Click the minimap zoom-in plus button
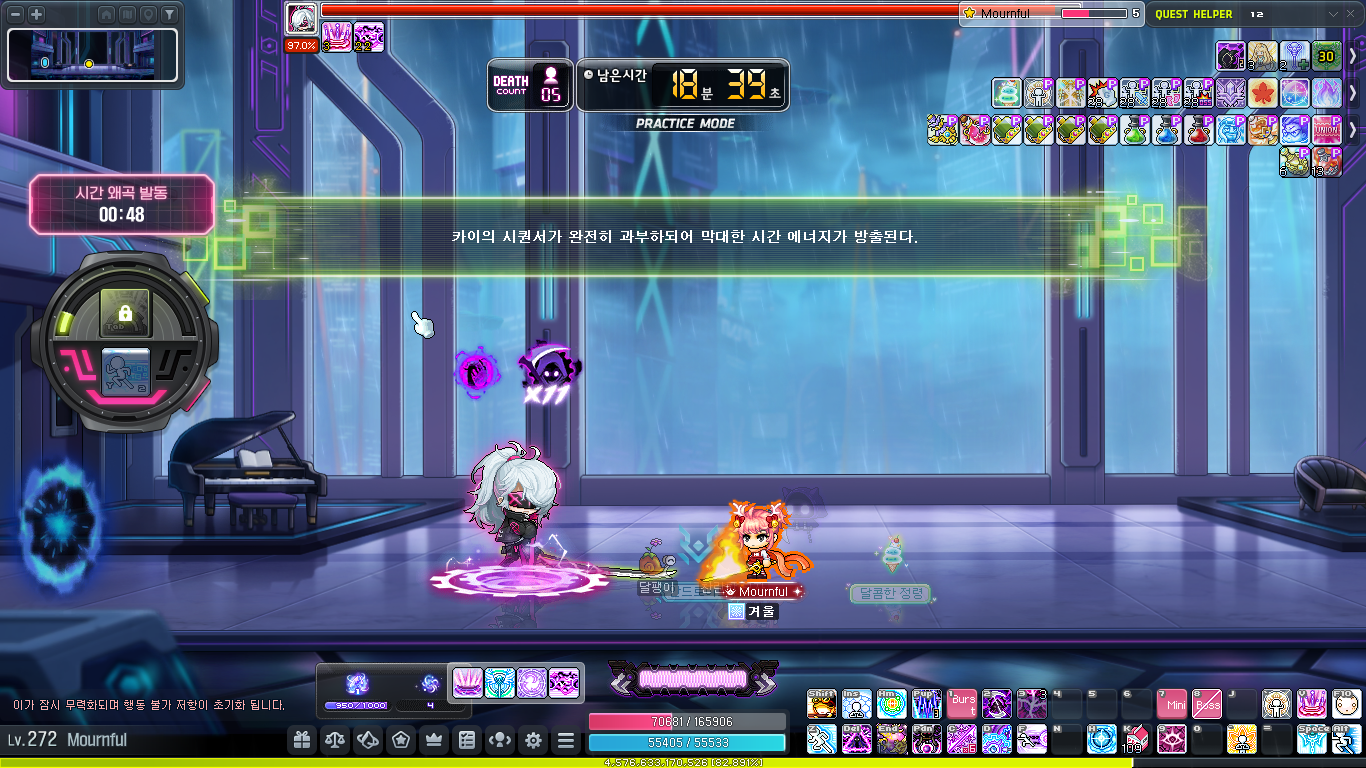 tap(36, 14)
